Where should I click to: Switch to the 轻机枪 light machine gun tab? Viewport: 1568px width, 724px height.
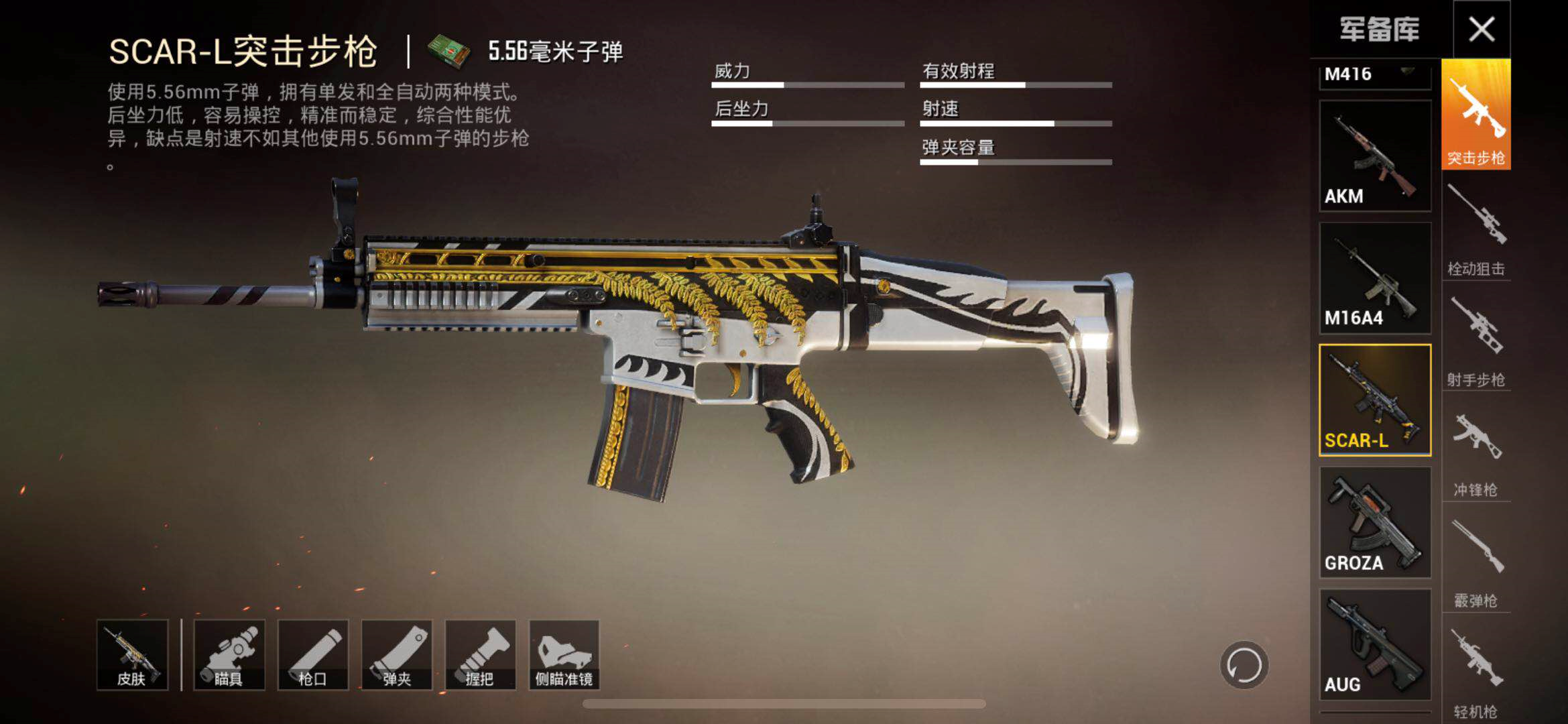(1475, 670)
